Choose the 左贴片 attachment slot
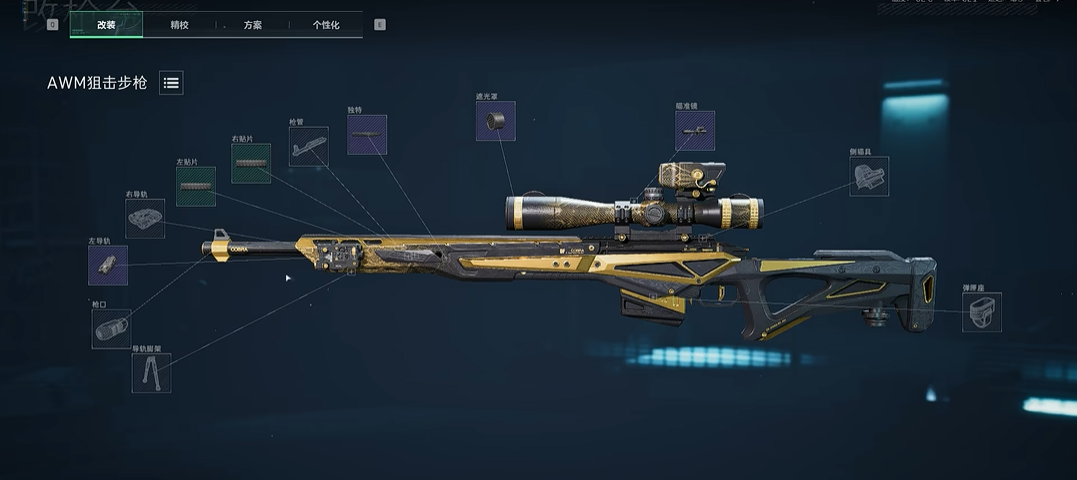The height and width of the screenshot is (480, 1077). (x=196, y=186)
